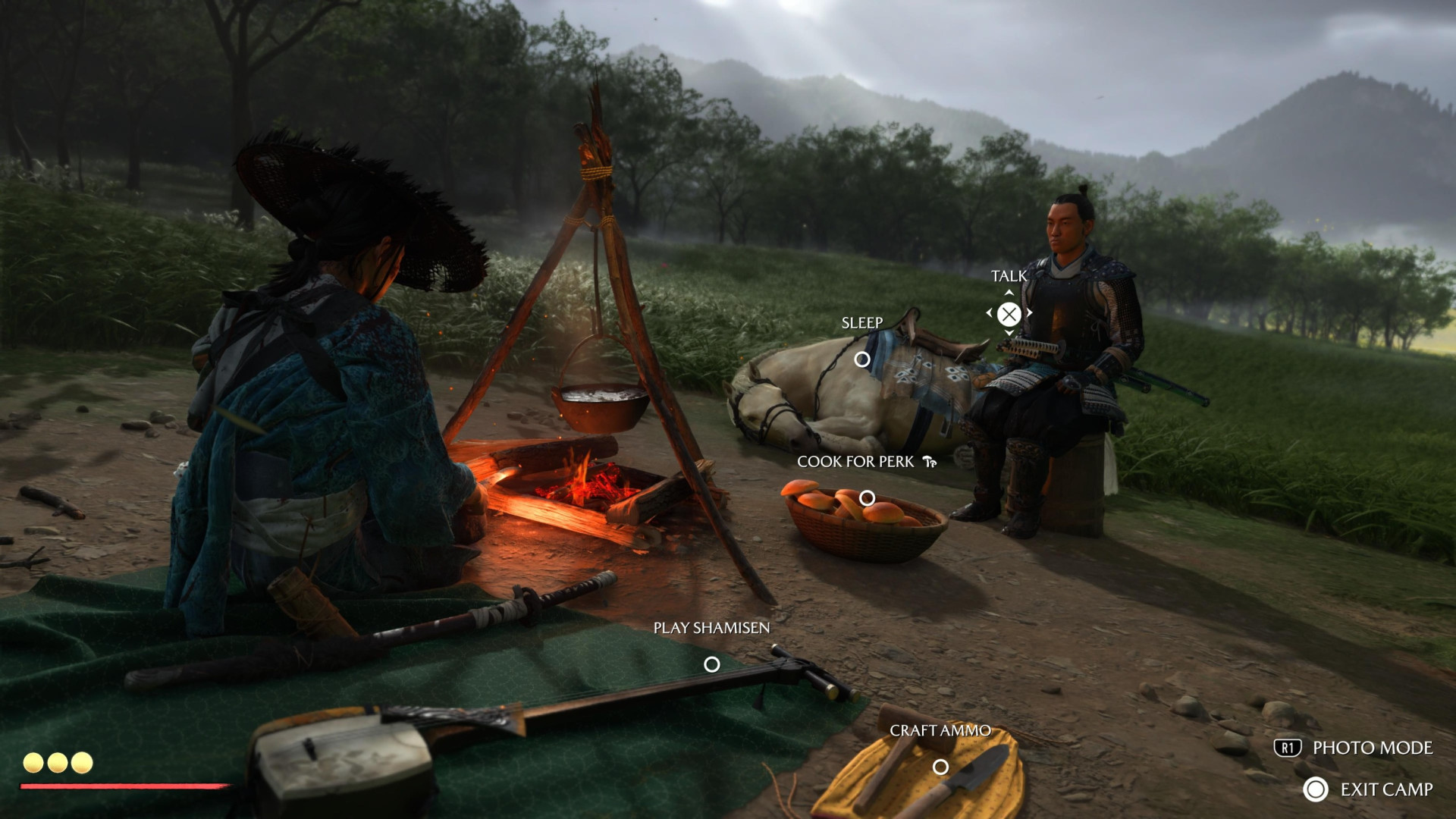The image size is (1456, 819).
Task: Select the Talk option at camp
Action: click(x=1009, y=313)
